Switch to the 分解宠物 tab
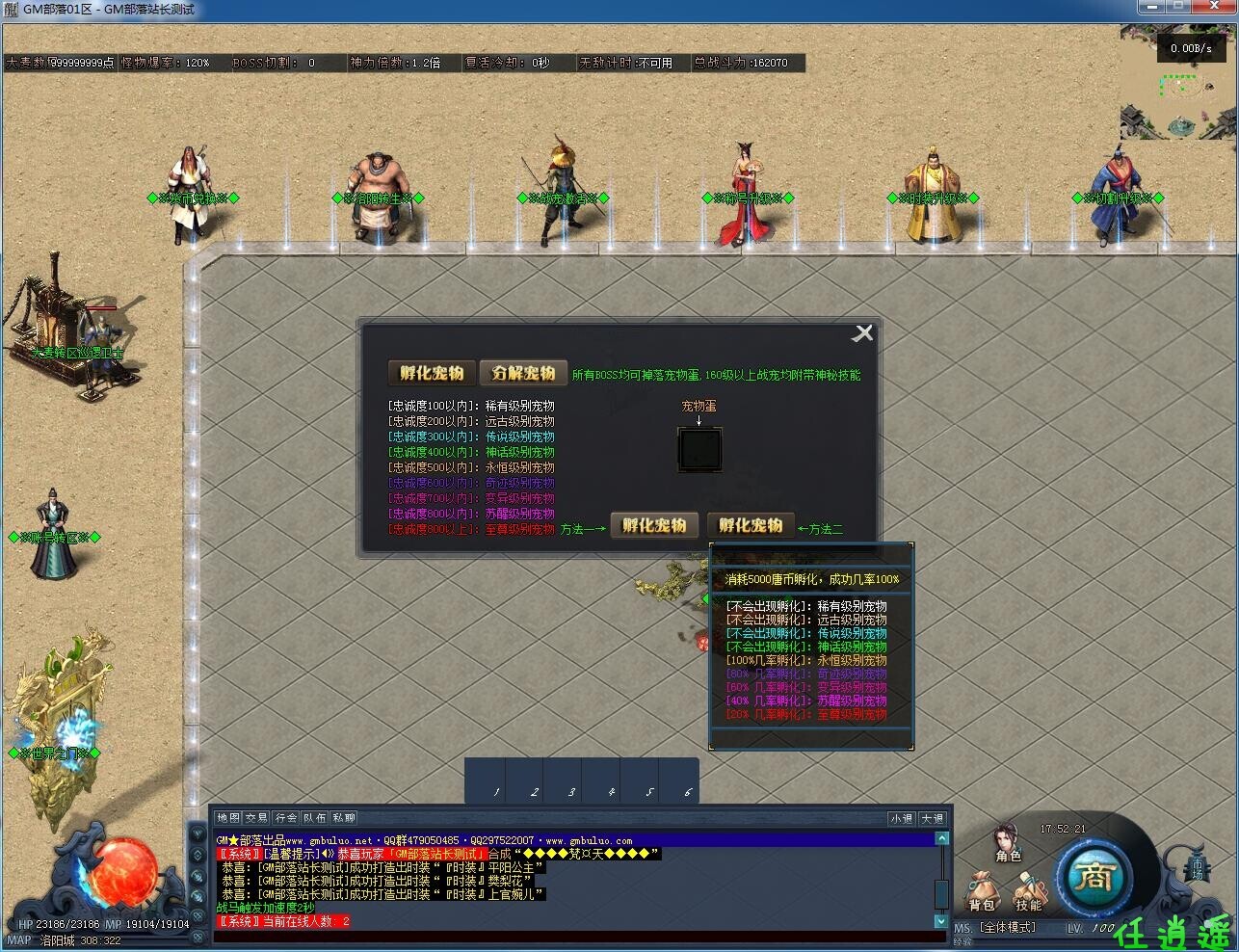The width and height of the screenshot is (1239, 952). (523, 373)
